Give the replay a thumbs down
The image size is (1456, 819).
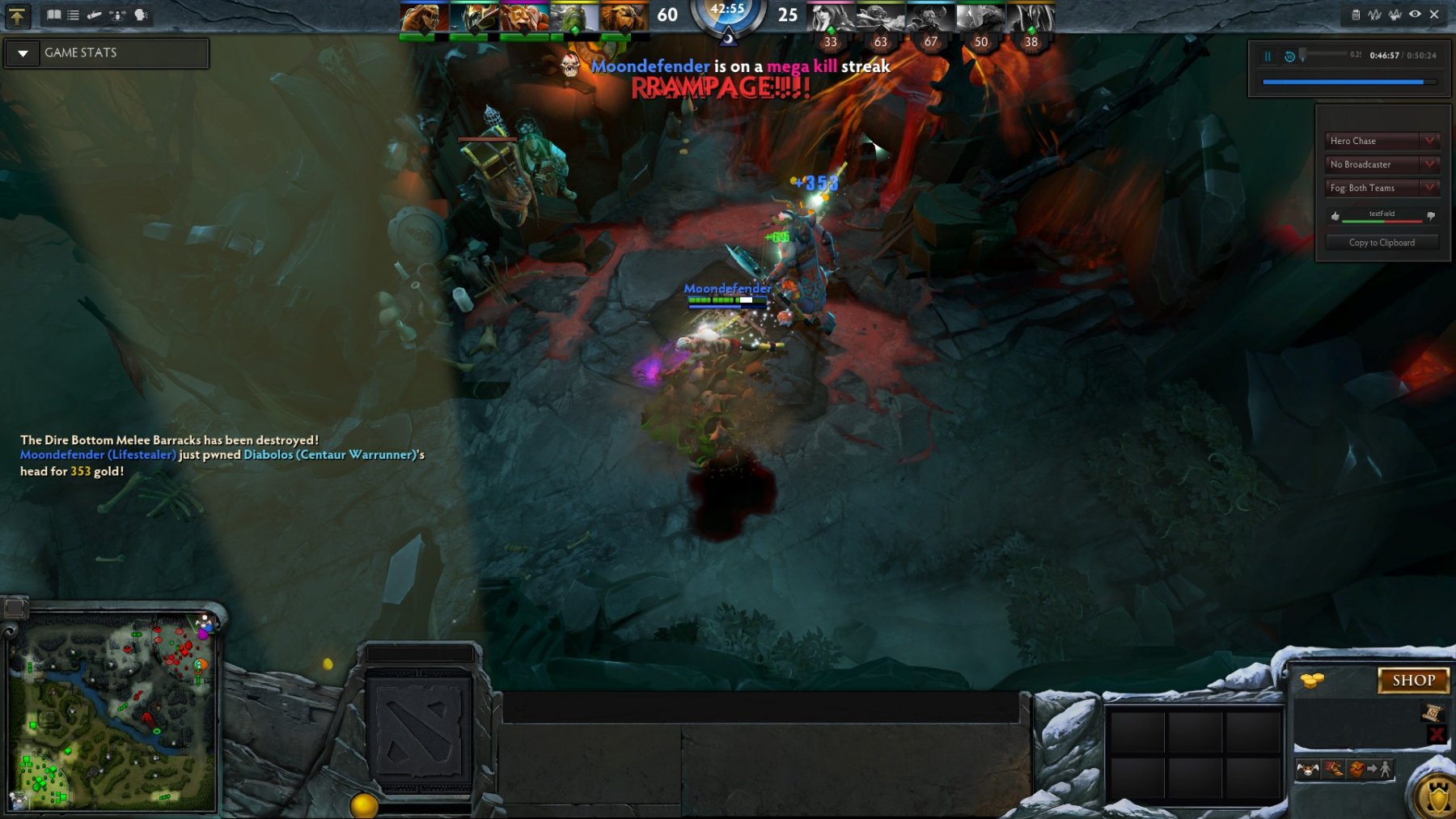click(1431, 216)
